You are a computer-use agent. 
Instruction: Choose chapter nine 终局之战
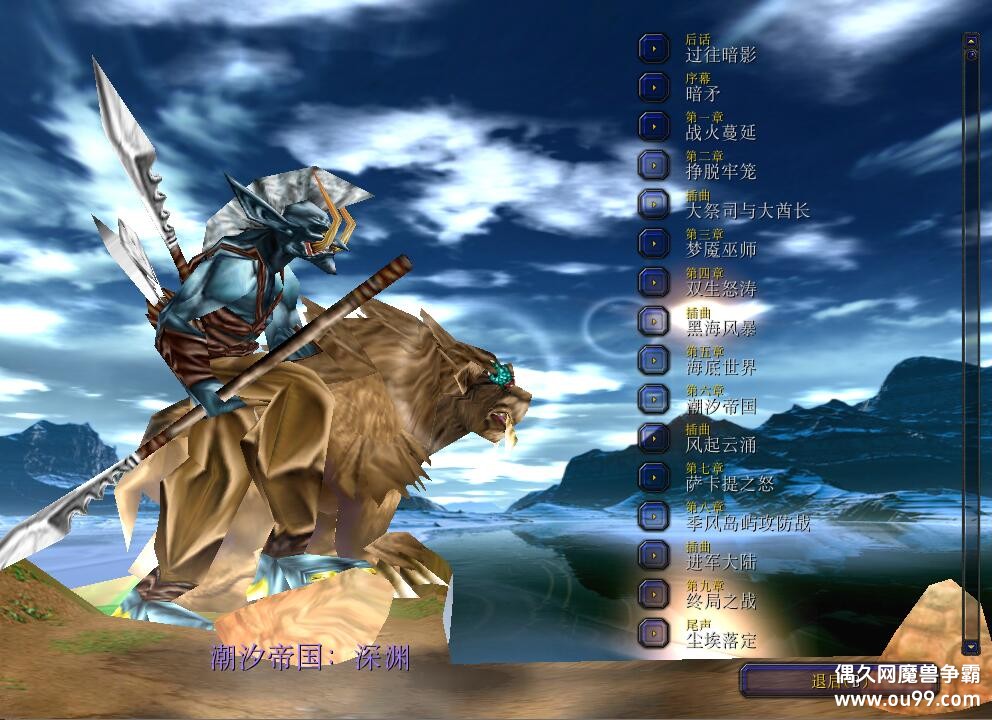(654, 593)
